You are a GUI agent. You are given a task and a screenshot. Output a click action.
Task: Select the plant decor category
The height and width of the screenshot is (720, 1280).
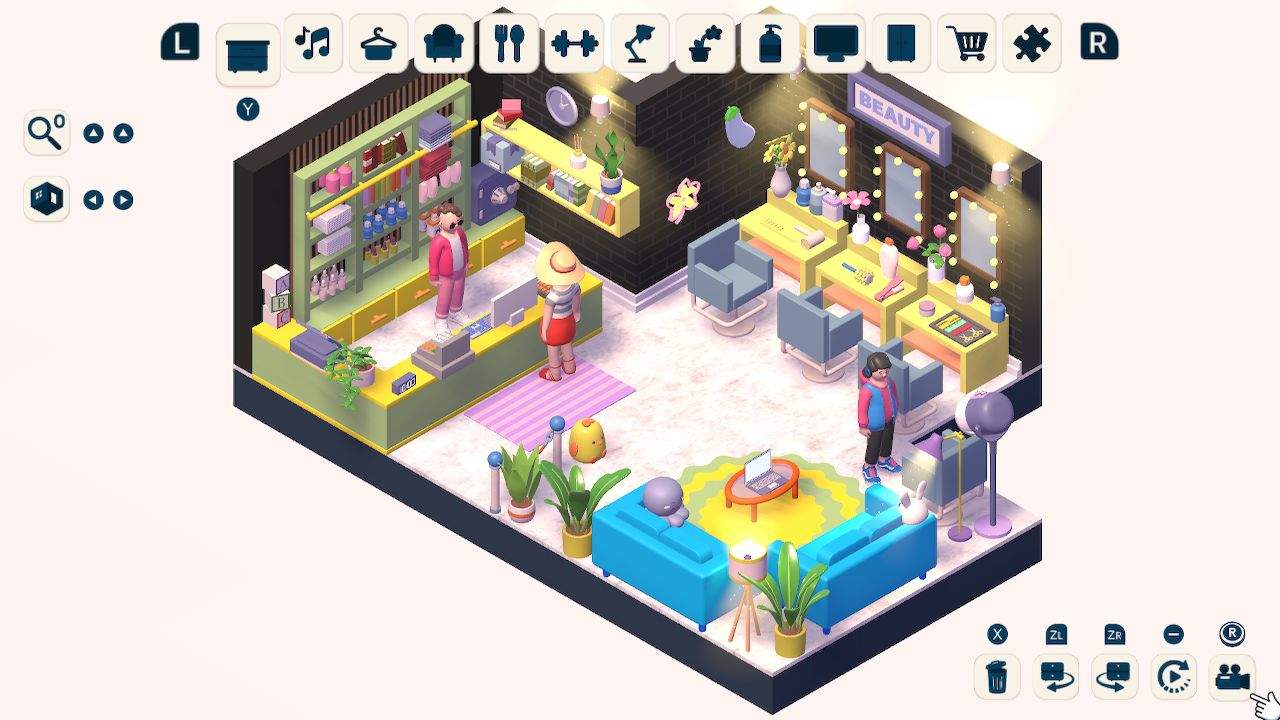pos(704,44)
